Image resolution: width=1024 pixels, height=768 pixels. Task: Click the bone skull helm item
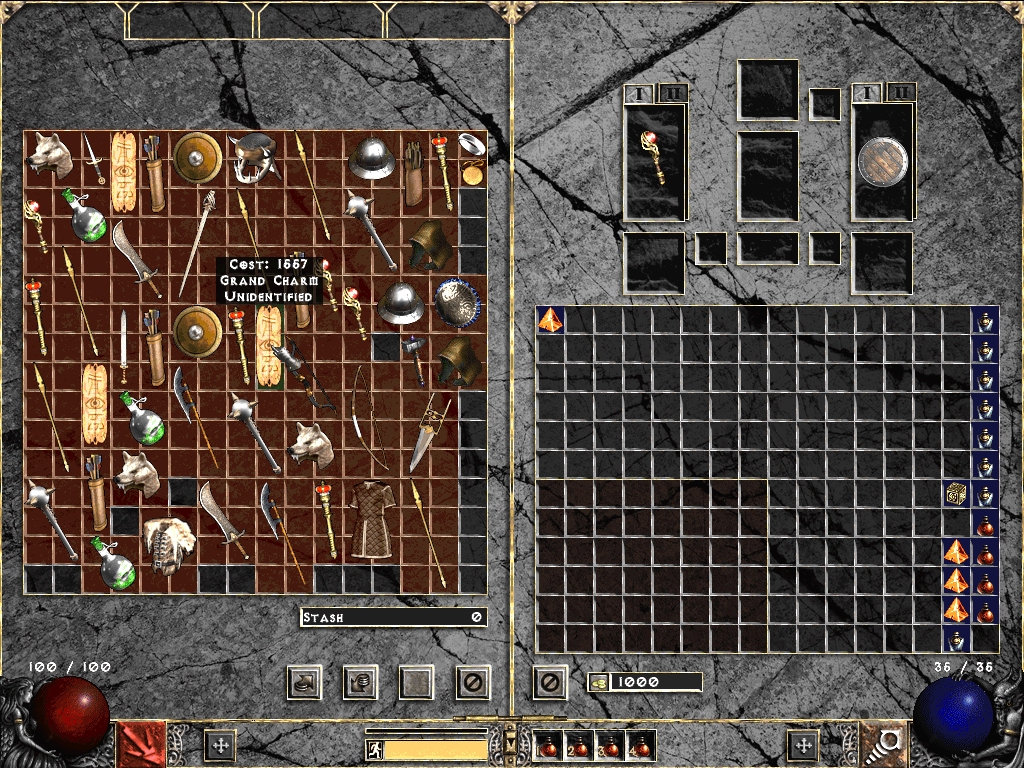pyautogui.click(x=166, y=545)
